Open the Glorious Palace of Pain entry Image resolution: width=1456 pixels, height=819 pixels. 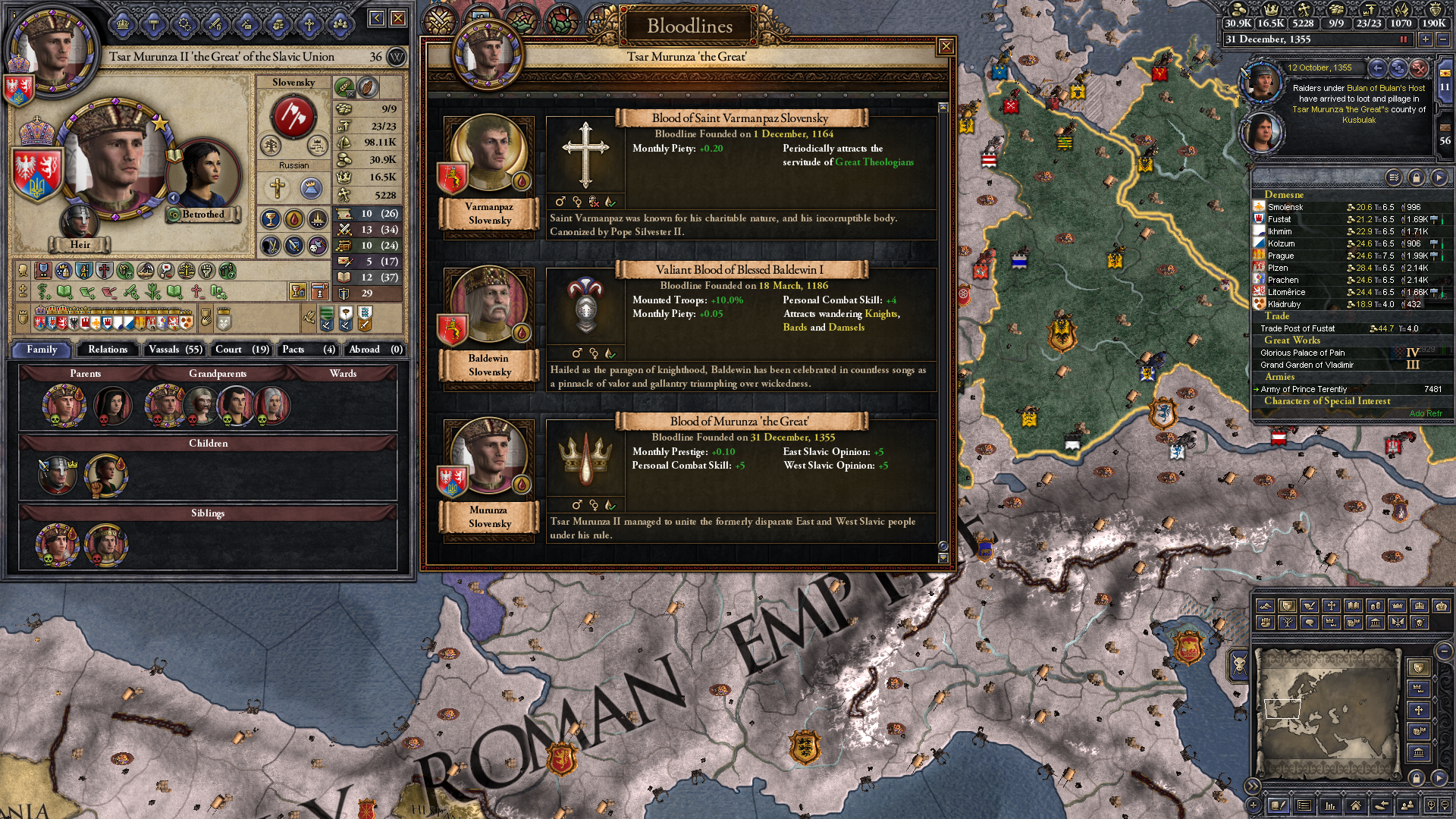1302,353
